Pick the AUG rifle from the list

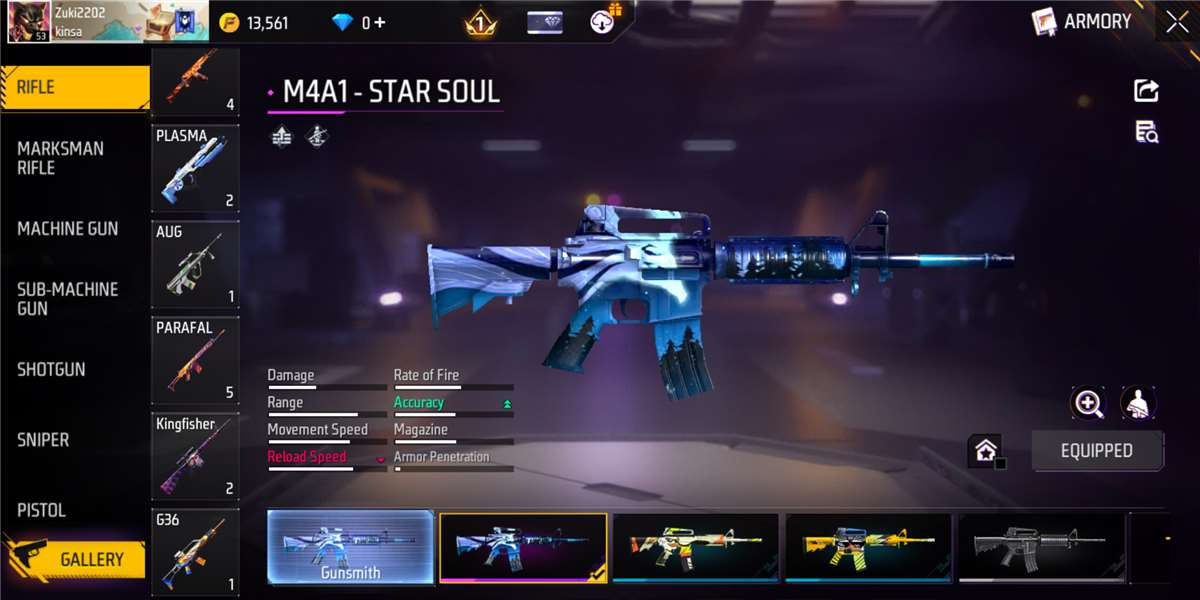point(195,264)
